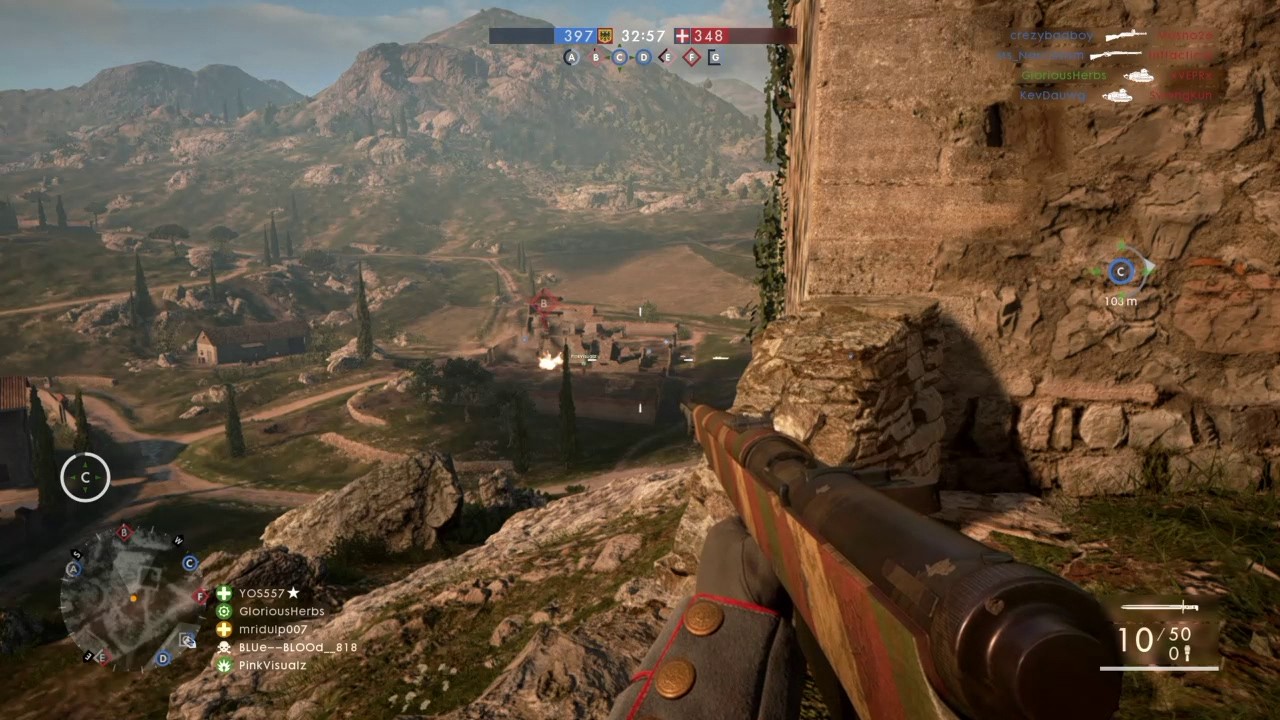Select objective A marker in top HUD

[571, 57]
